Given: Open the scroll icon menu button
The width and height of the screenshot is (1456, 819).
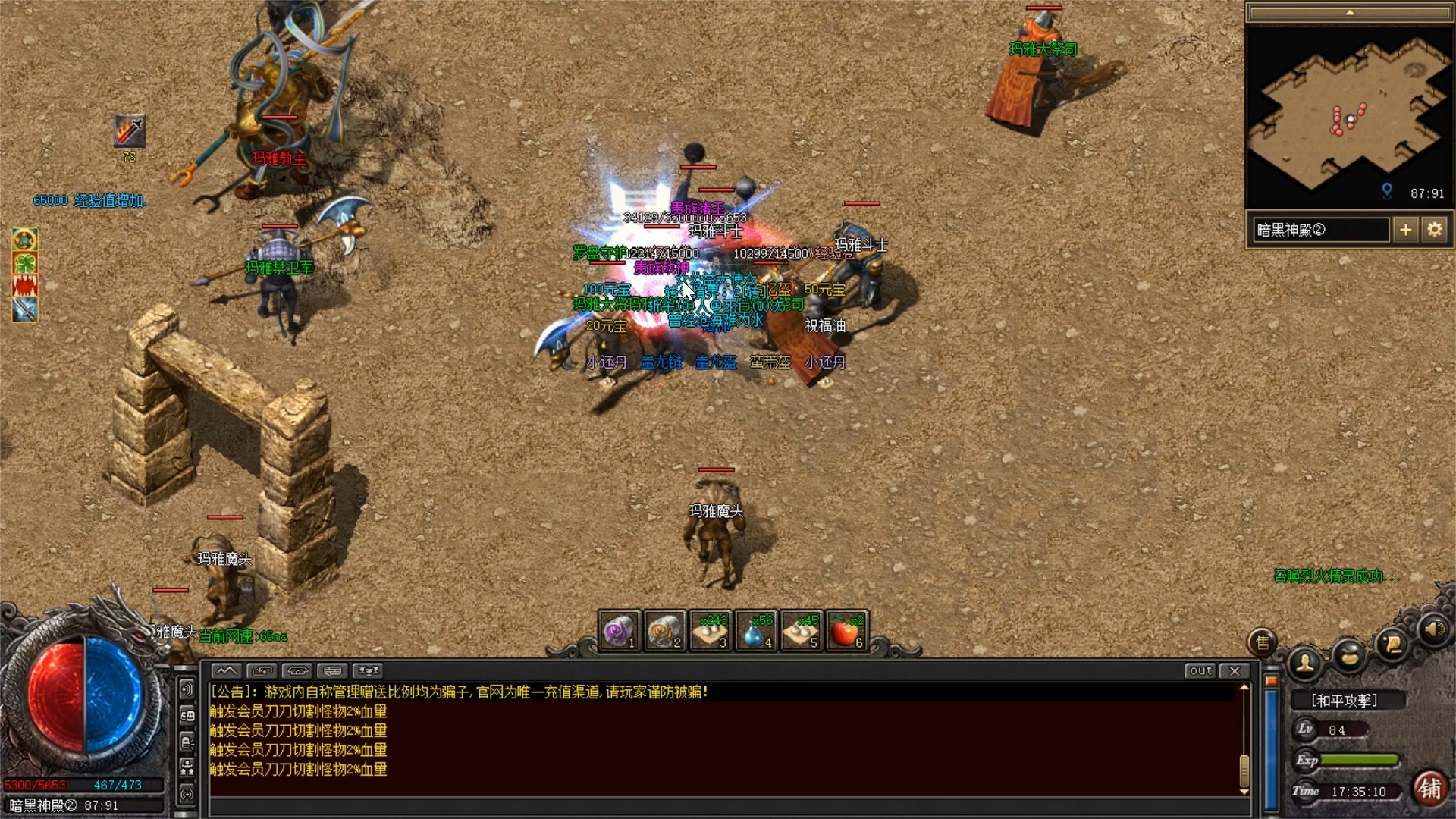Looking at the screenshot, I should (1392, 644).
